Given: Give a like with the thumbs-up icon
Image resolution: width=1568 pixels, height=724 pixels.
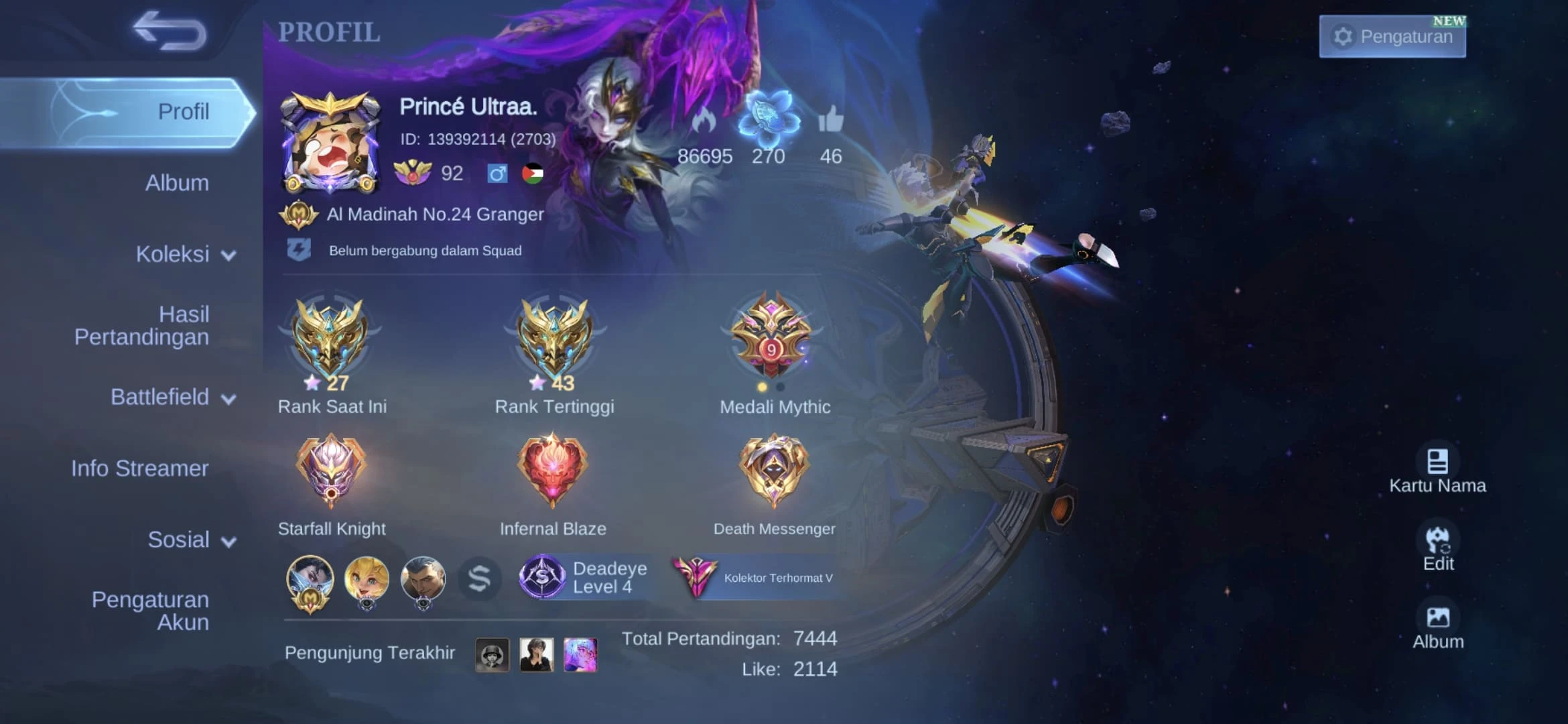Looking at the screenshot, I should point(831,121).
